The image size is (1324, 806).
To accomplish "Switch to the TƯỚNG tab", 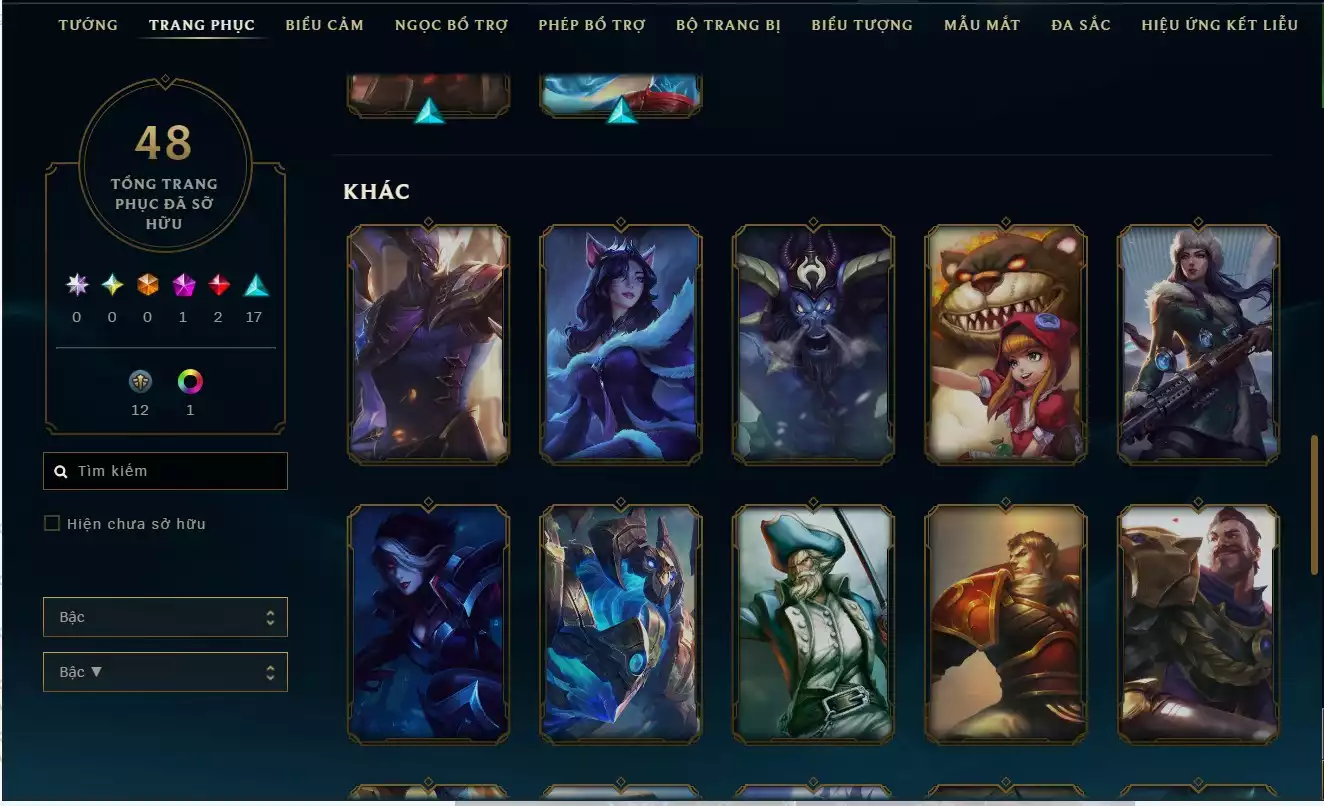I will click(x=88, y=25).
